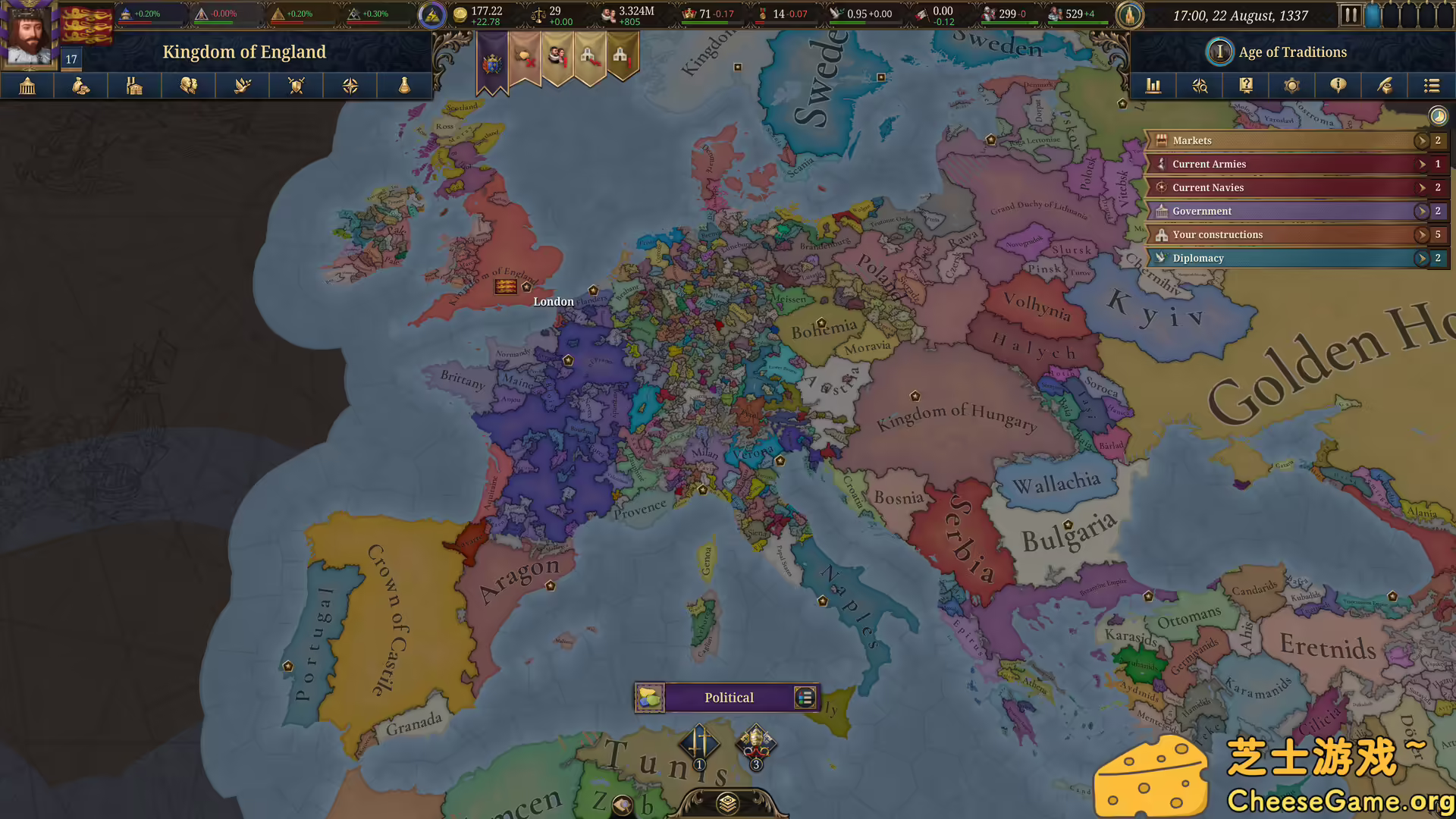Click the Kingdom of England title banner

click(x=244, y=52)
